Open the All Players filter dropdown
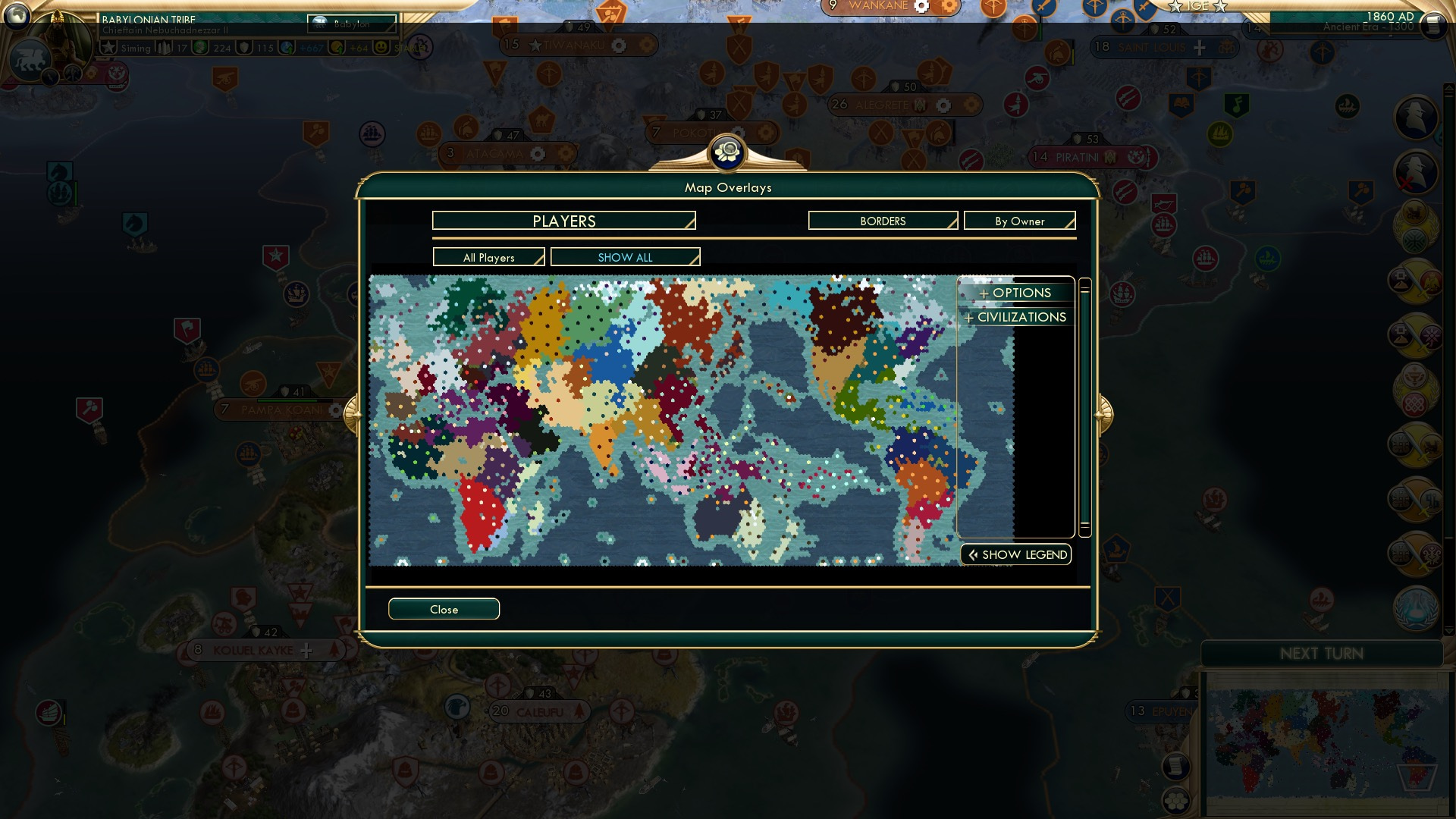The width and height of the screenshot is (1456, 819). coord(488,257)
